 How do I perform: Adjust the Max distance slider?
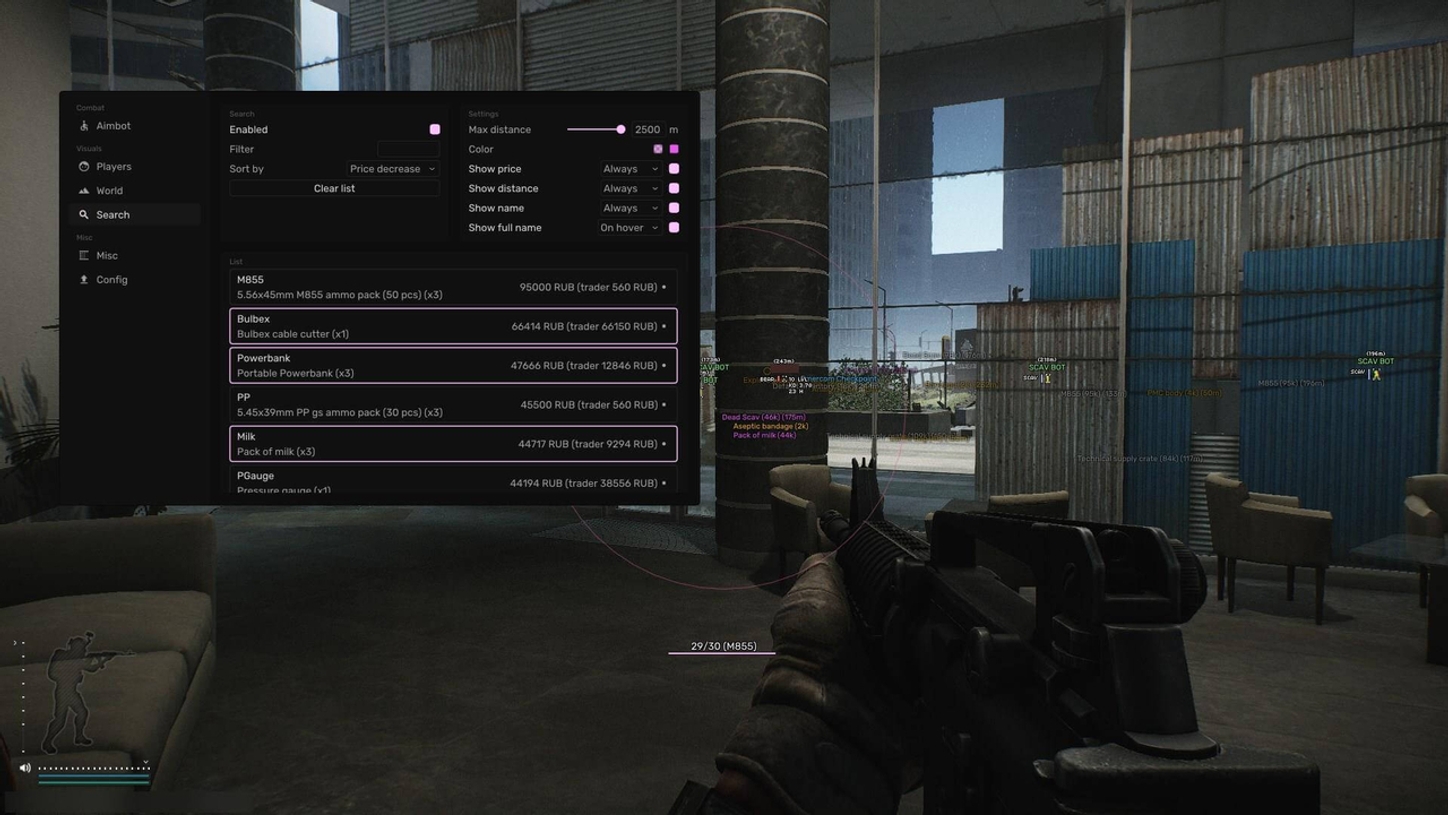click(620, 129)
